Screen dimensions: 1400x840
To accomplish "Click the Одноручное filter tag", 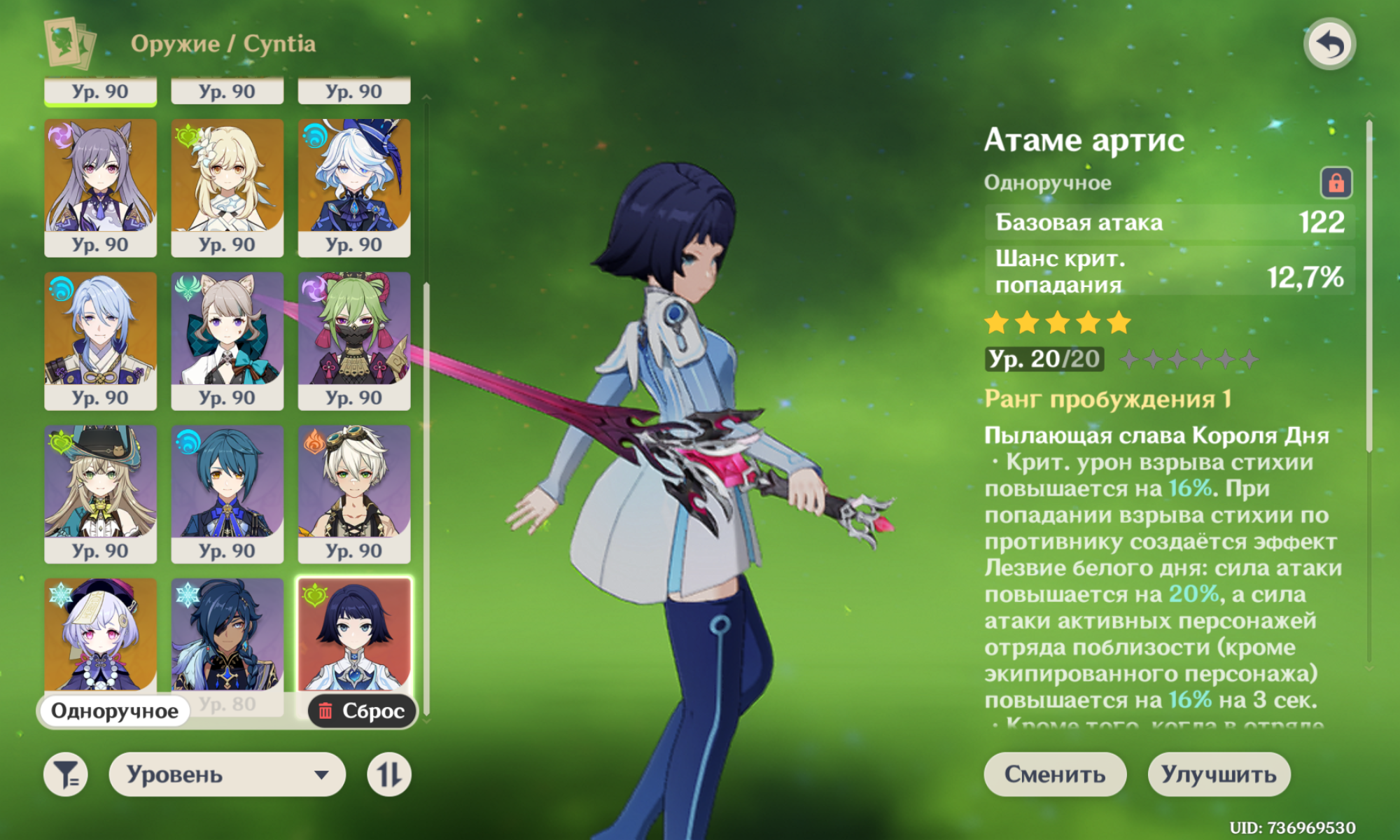I will pyautogui.click(x=114, y=711).
